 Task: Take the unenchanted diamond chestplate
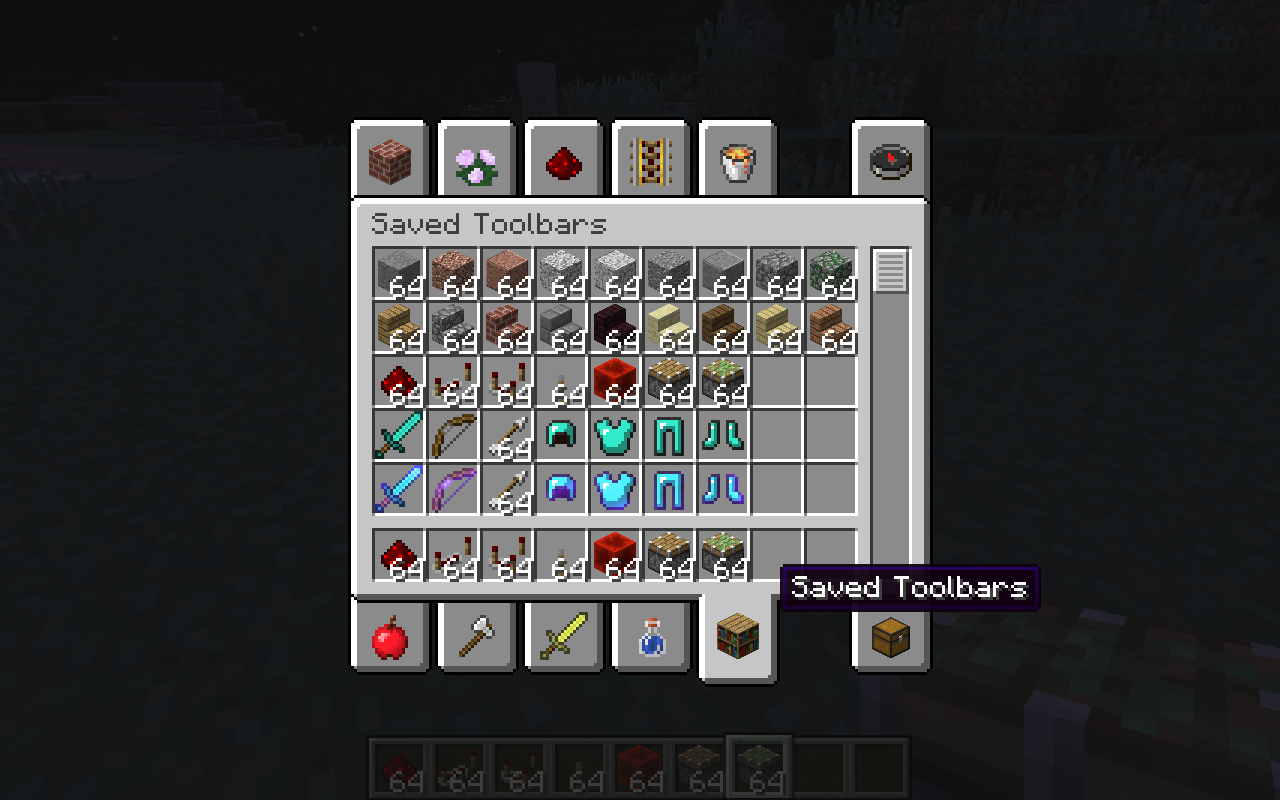pyautogui.click(x=615, y=435)
